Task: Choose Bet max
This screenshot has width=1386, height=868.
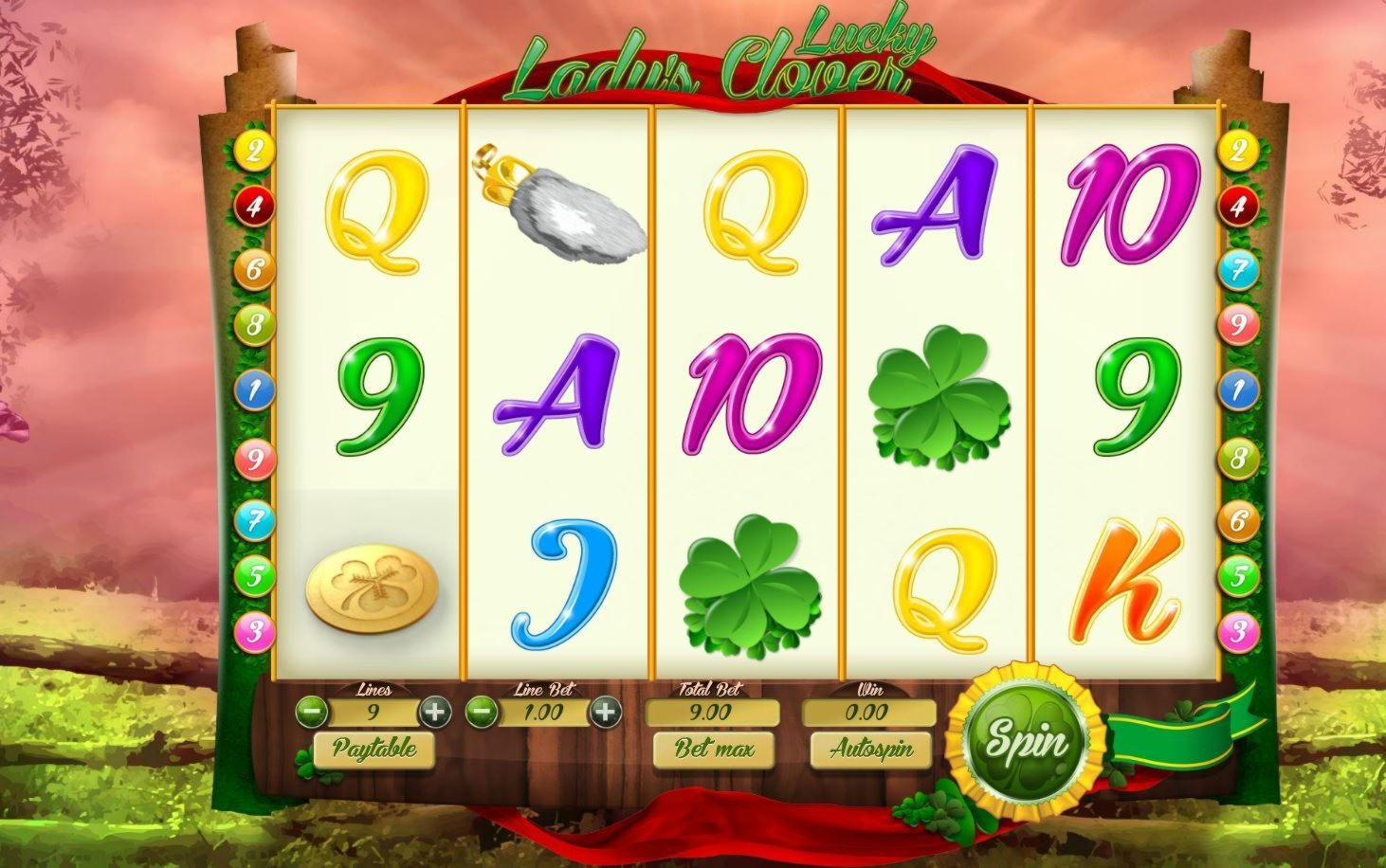Action: (714, 750)
